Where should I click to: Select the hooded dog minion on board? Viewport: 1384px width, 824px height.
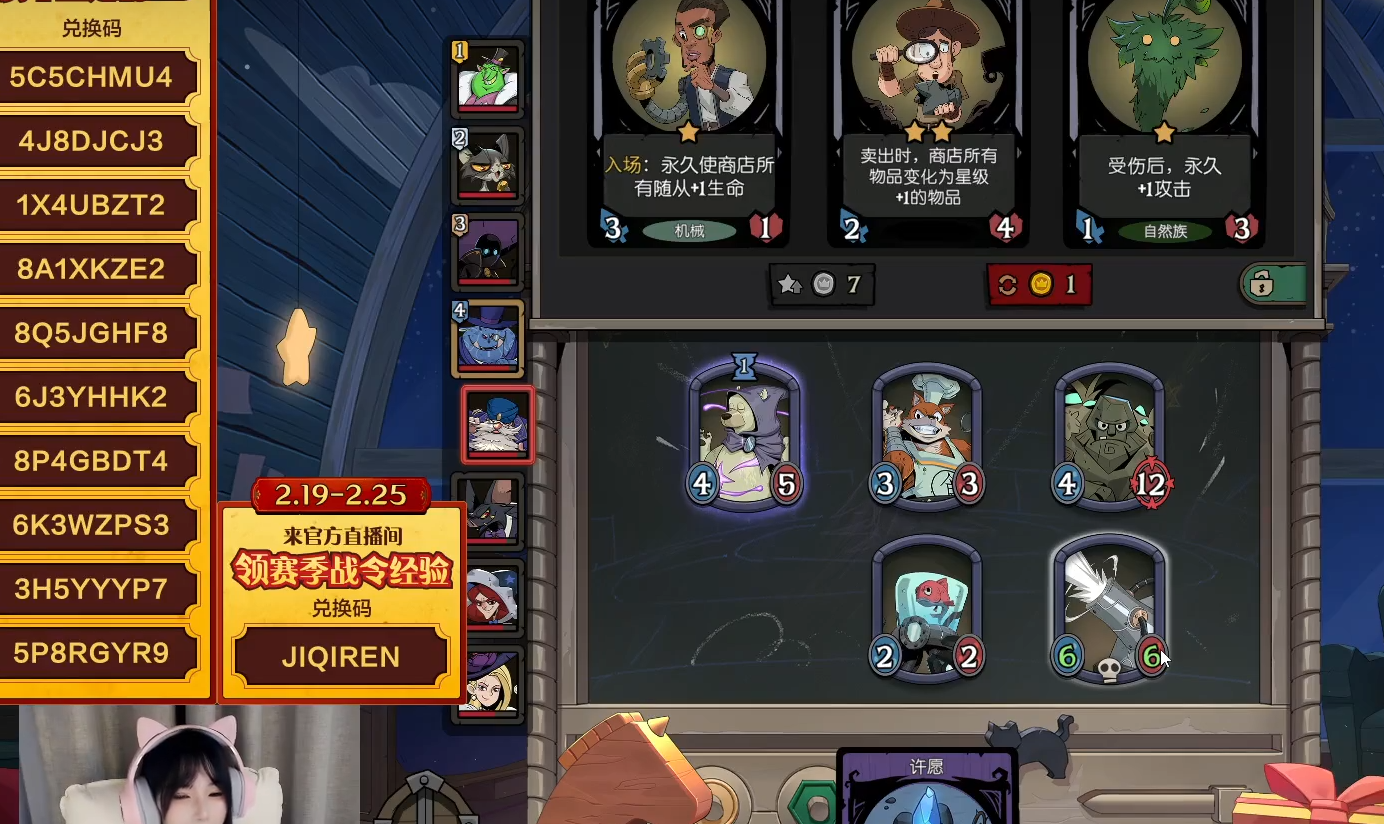click(x=745, y=437)
